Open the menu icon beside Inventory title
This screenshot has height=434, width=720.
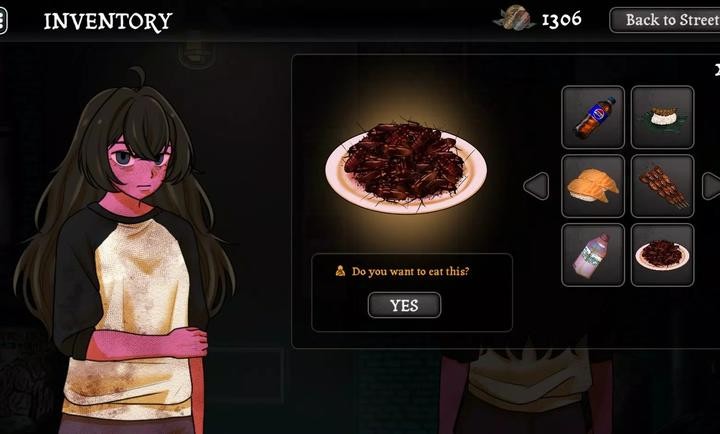coord(3,21)
